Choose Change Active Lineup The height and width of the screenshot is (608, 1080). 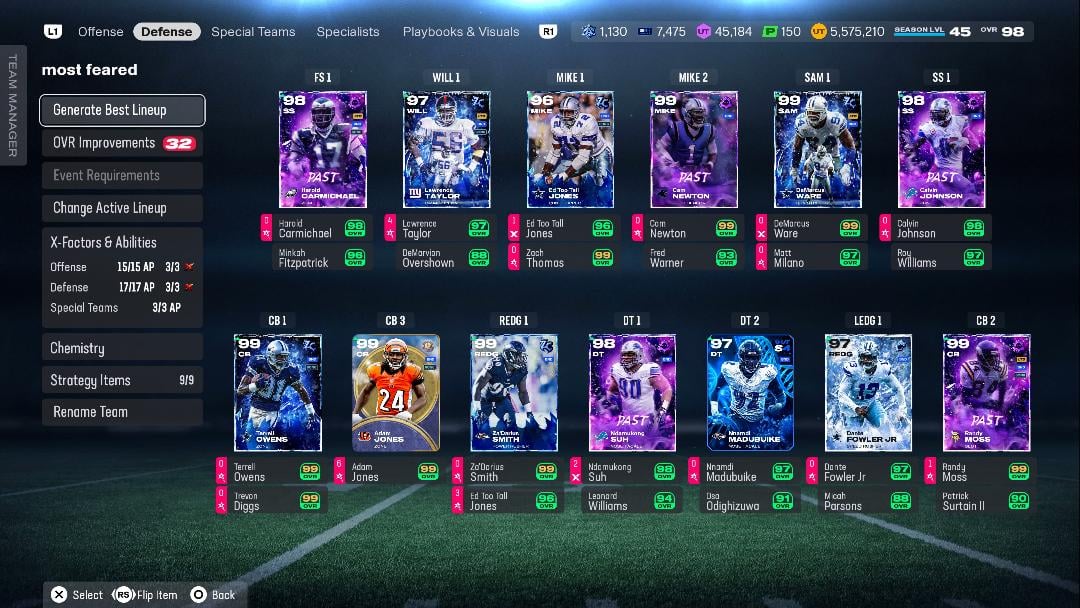pos(122,208)
